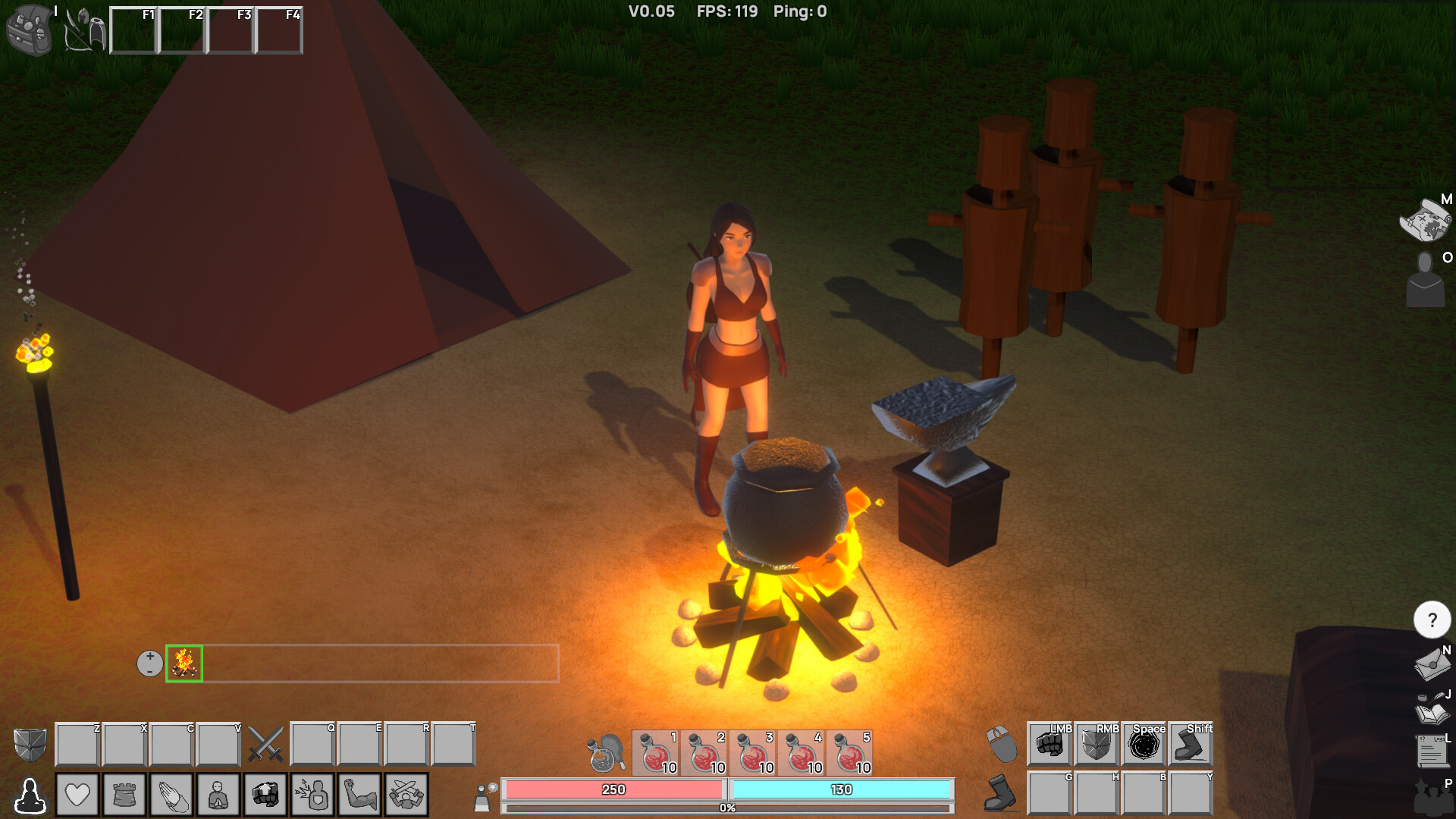Expand the plus circle beside the campfire buff
1456x819 pixels.
(x=150, y=663)
